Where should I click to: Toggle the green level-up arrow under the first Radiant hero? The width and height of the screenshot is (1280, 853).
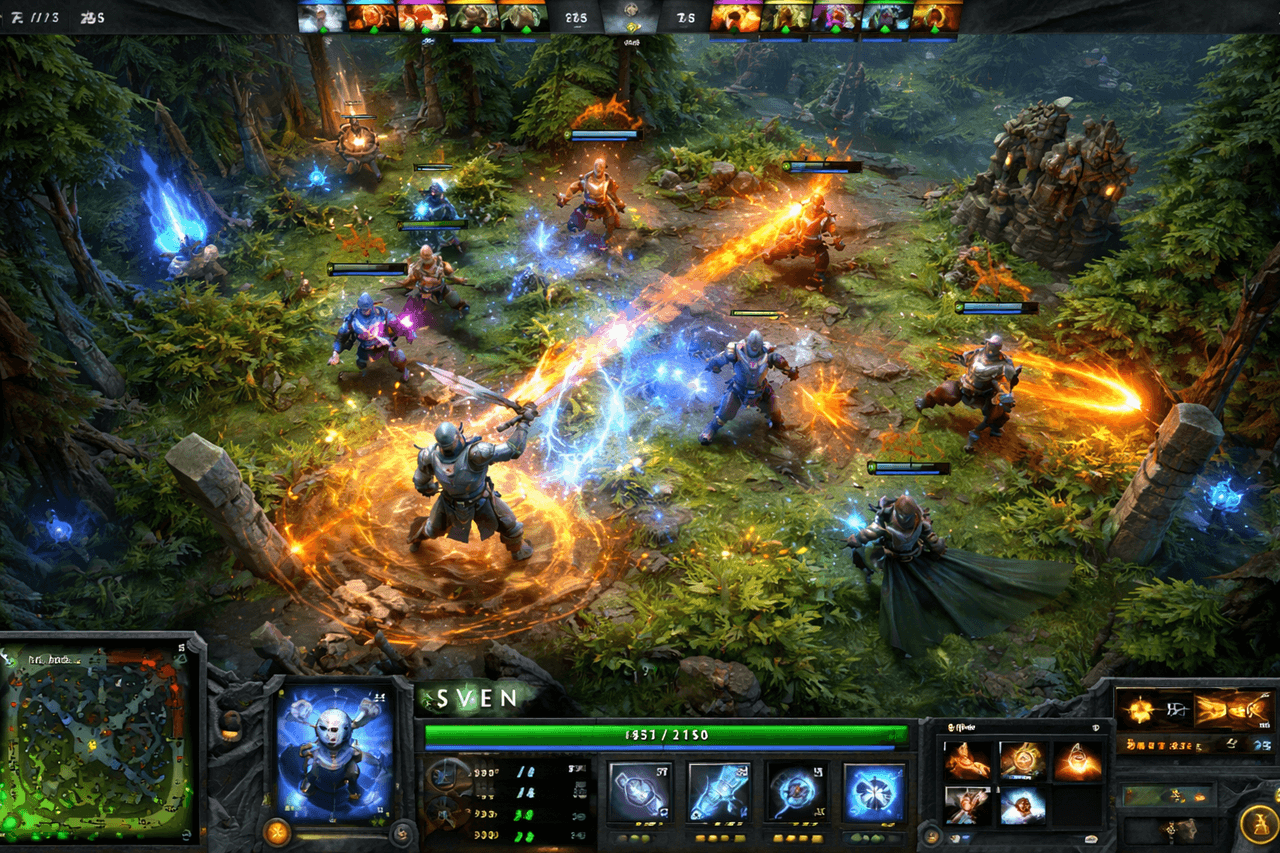(x=323, y=30)
